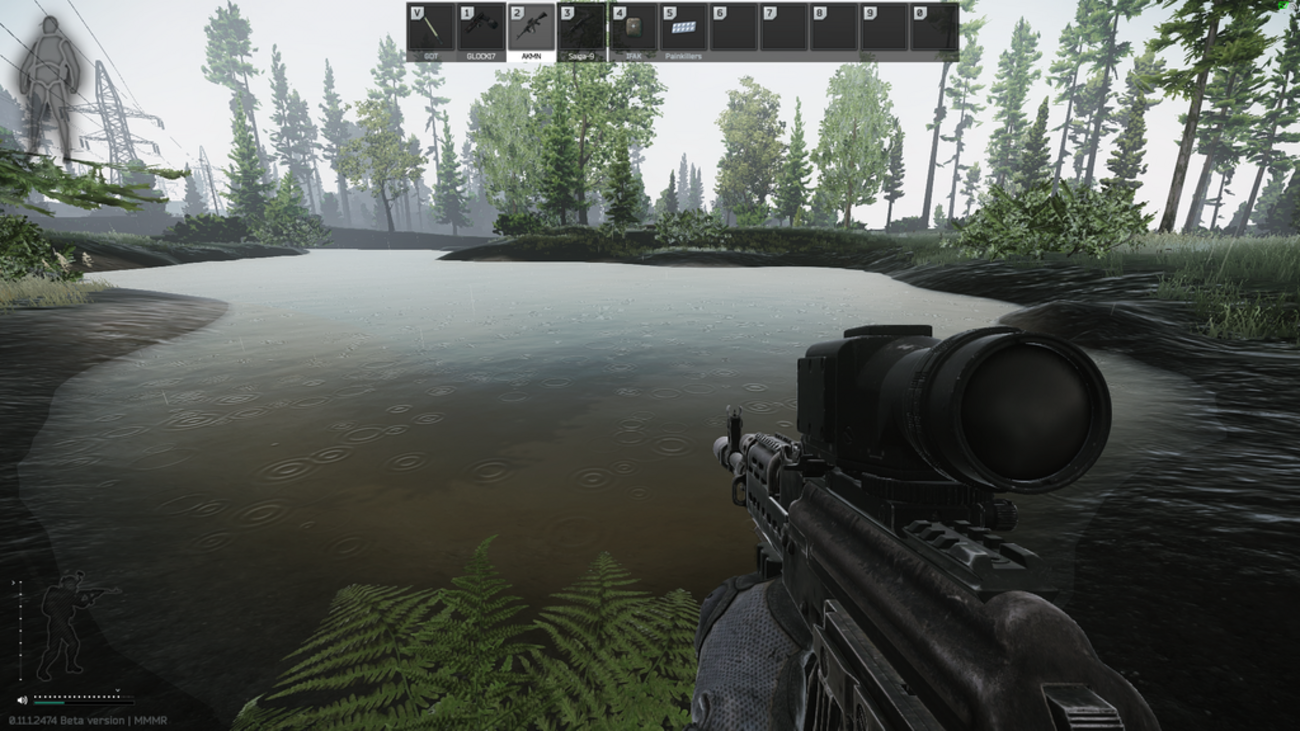
Task: Select the melee weapon slot marked V
Action: [431, 29]
